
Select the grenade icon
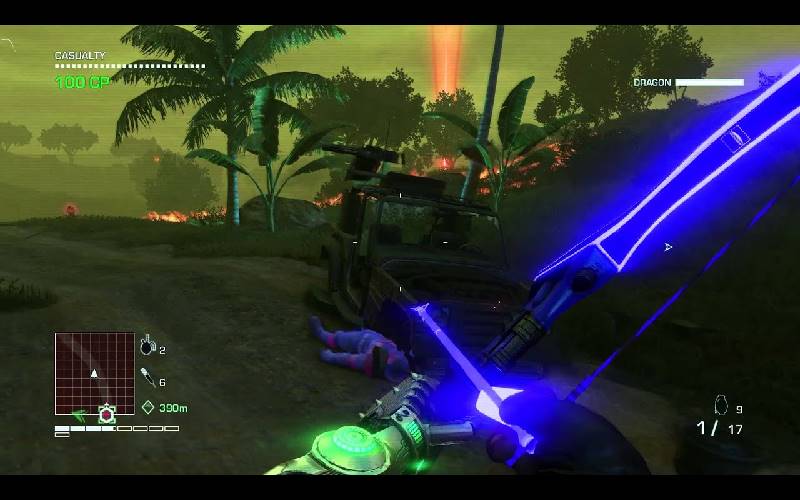(147, 347)
